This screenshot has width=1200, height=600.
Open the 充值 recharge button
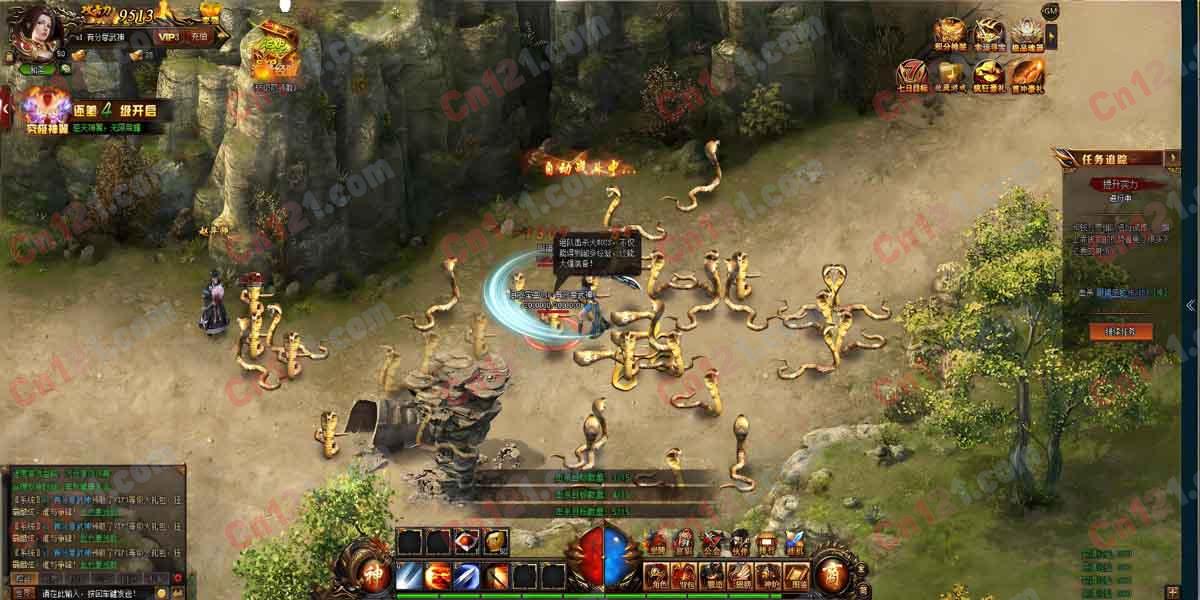[199, 37]
